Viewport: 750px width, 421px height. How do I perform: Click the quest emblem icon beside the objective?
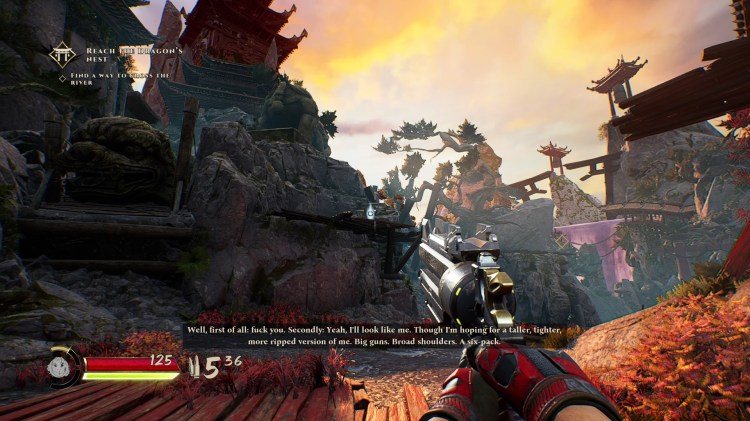(x=63, y=52)
